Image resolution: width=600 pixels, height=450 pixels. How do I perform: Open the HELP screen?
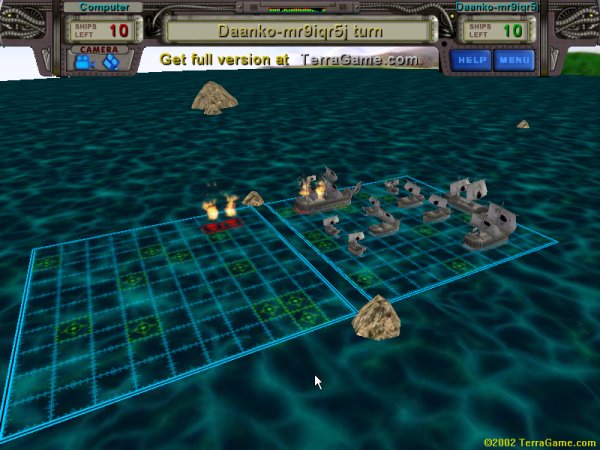470,60
